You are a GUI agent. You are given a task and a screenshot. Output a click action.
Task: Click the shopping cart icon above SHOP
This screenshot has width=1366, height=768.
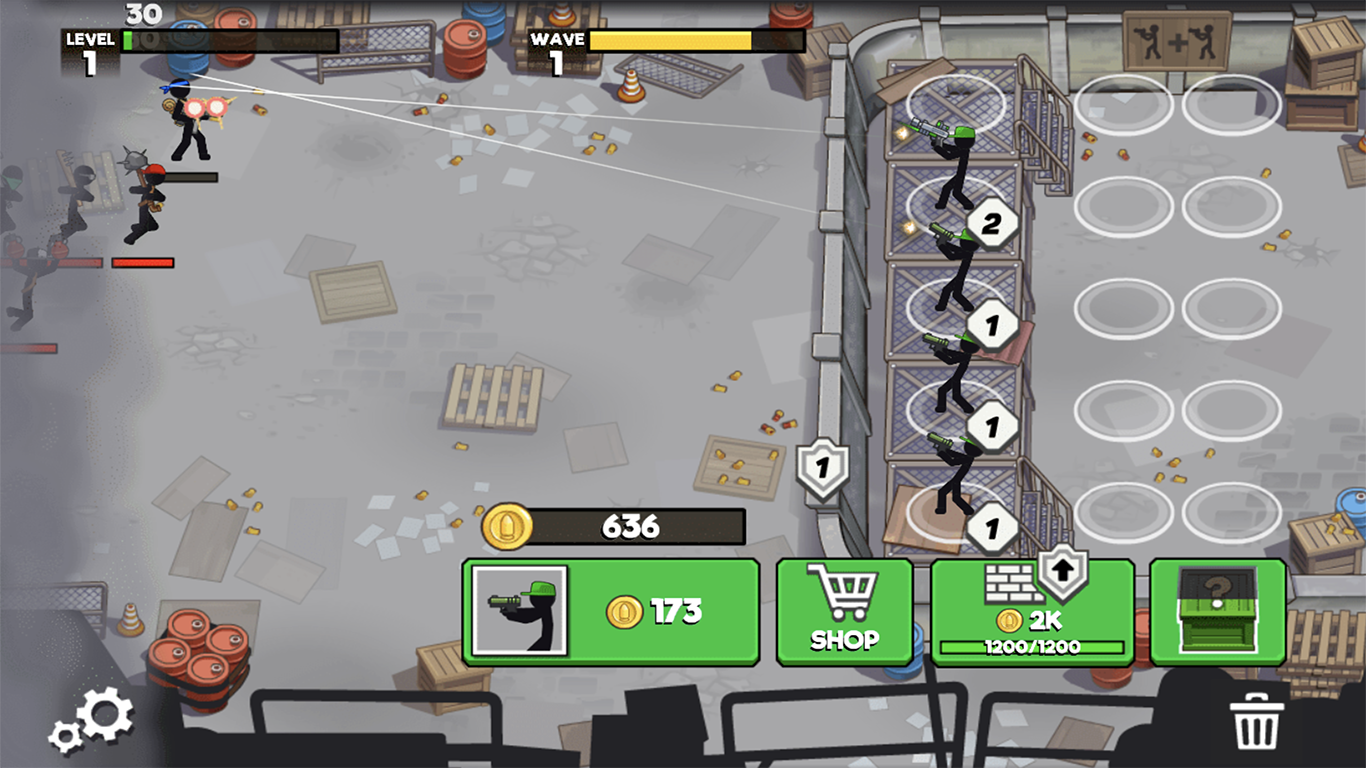(844, 593)
